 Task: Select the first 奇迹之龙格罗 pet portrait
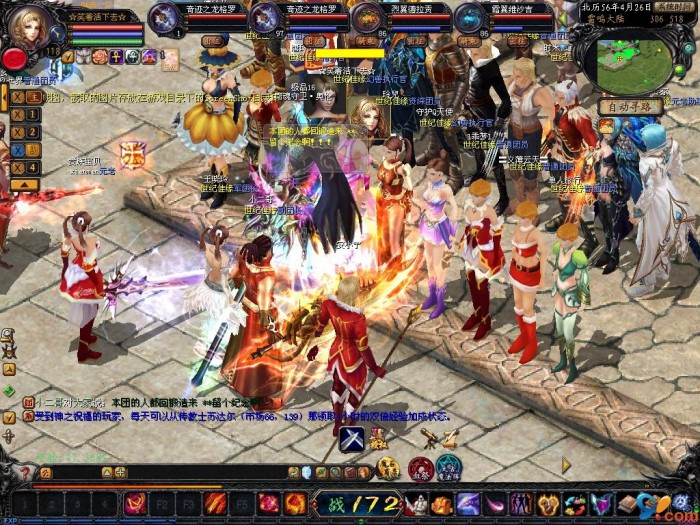(x=164, y=17)
